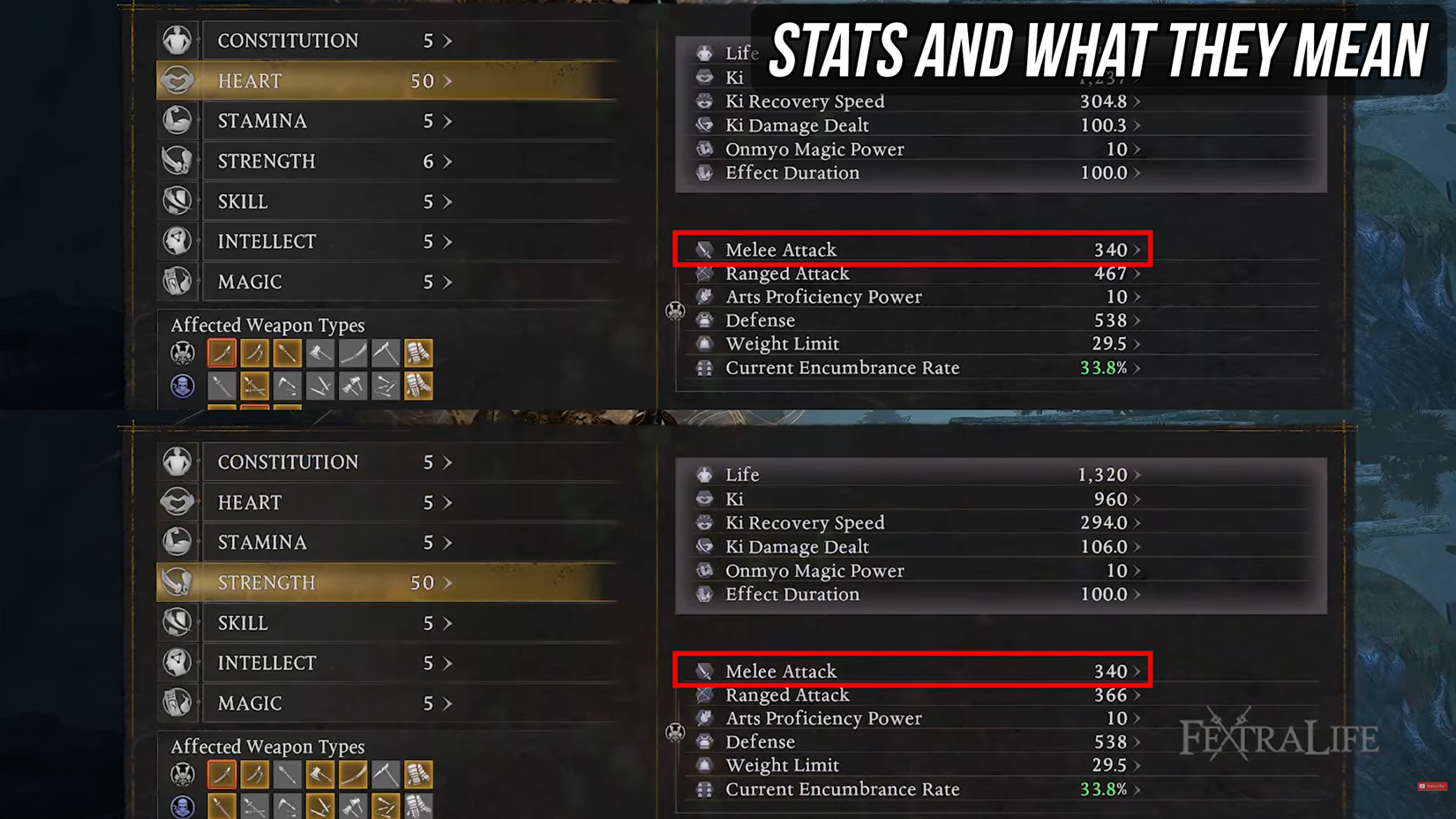Select the Magic stat icon
The image size is (1456, 819).
coord(178,282)
